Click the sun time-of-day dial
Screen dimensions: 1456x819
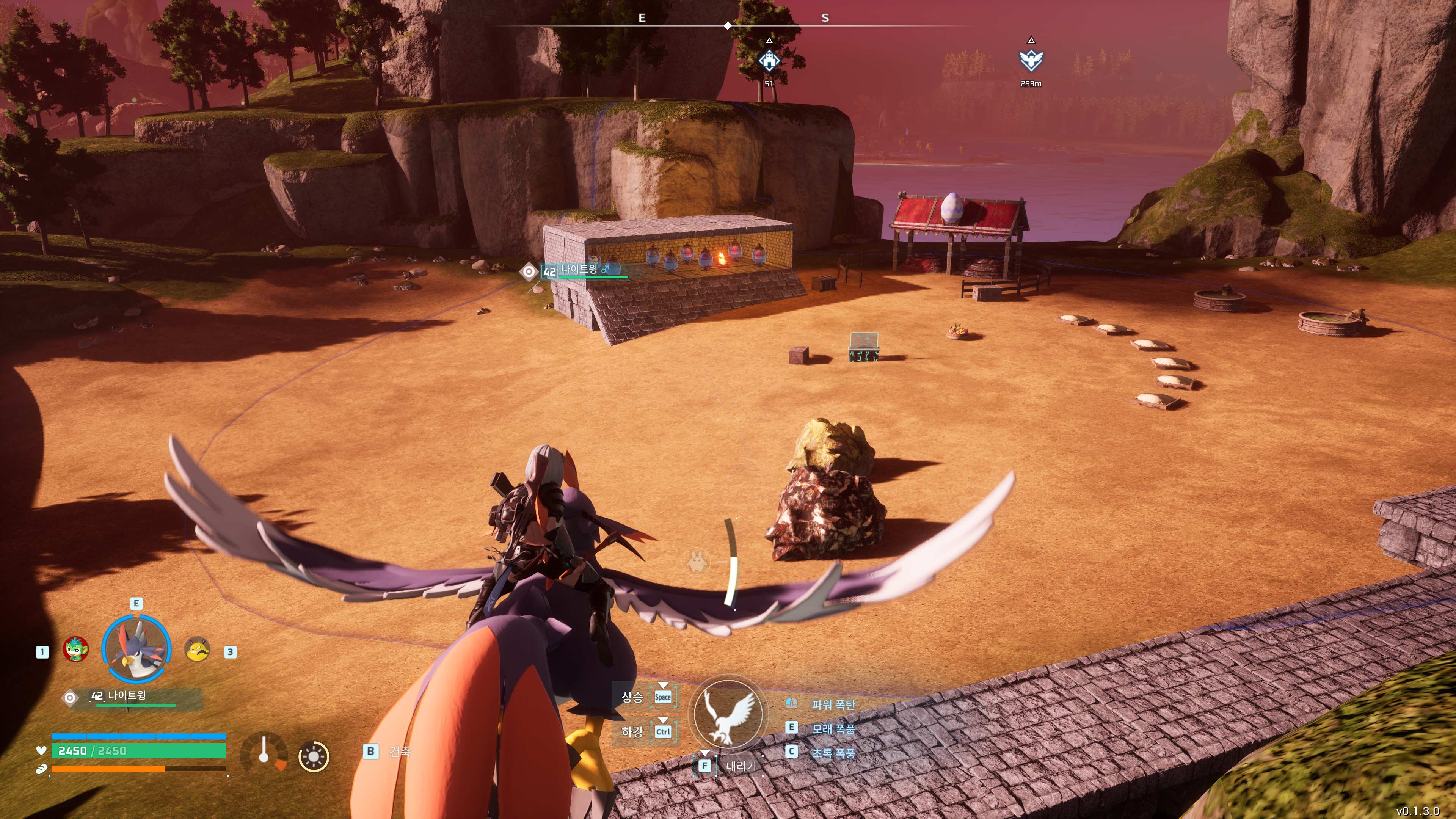pyautogui.click(x=314, y=756)
